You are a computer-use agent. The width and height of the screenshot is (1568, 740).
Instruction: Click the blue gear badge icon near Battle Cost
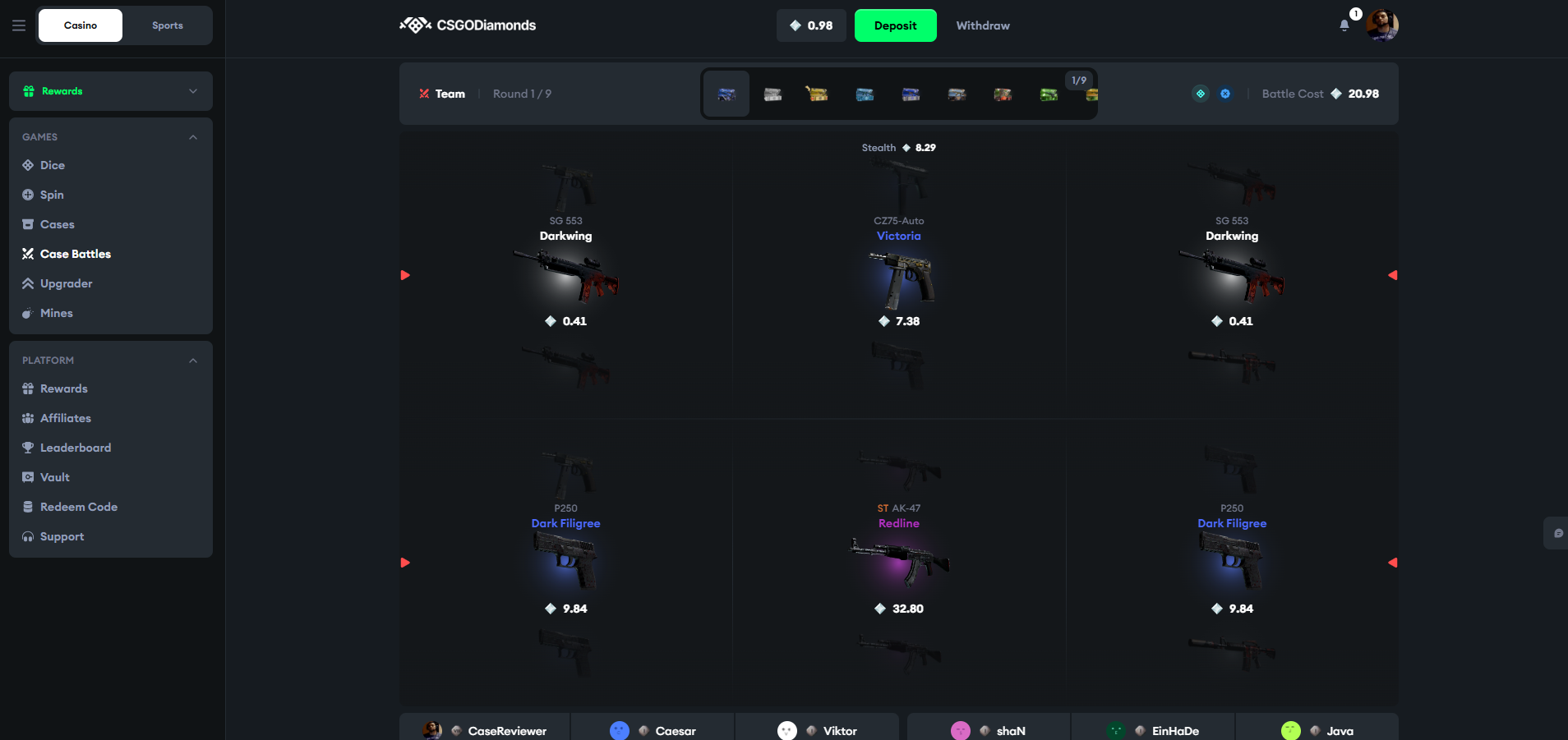pyautogui.click(x=1225, y=94)
